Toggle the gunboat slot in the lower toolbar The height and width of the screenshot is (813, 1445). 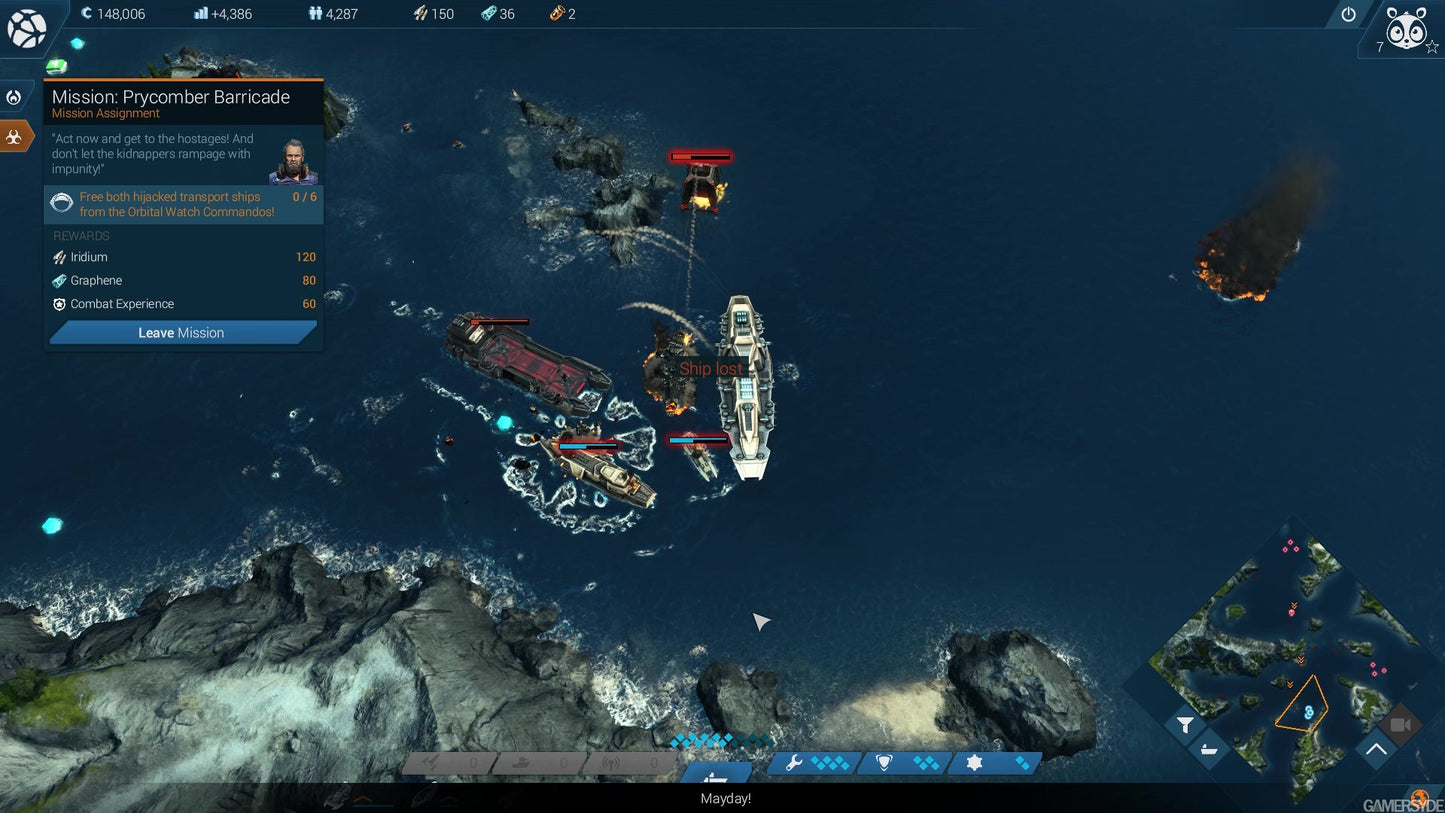click(x=519, y=762)
